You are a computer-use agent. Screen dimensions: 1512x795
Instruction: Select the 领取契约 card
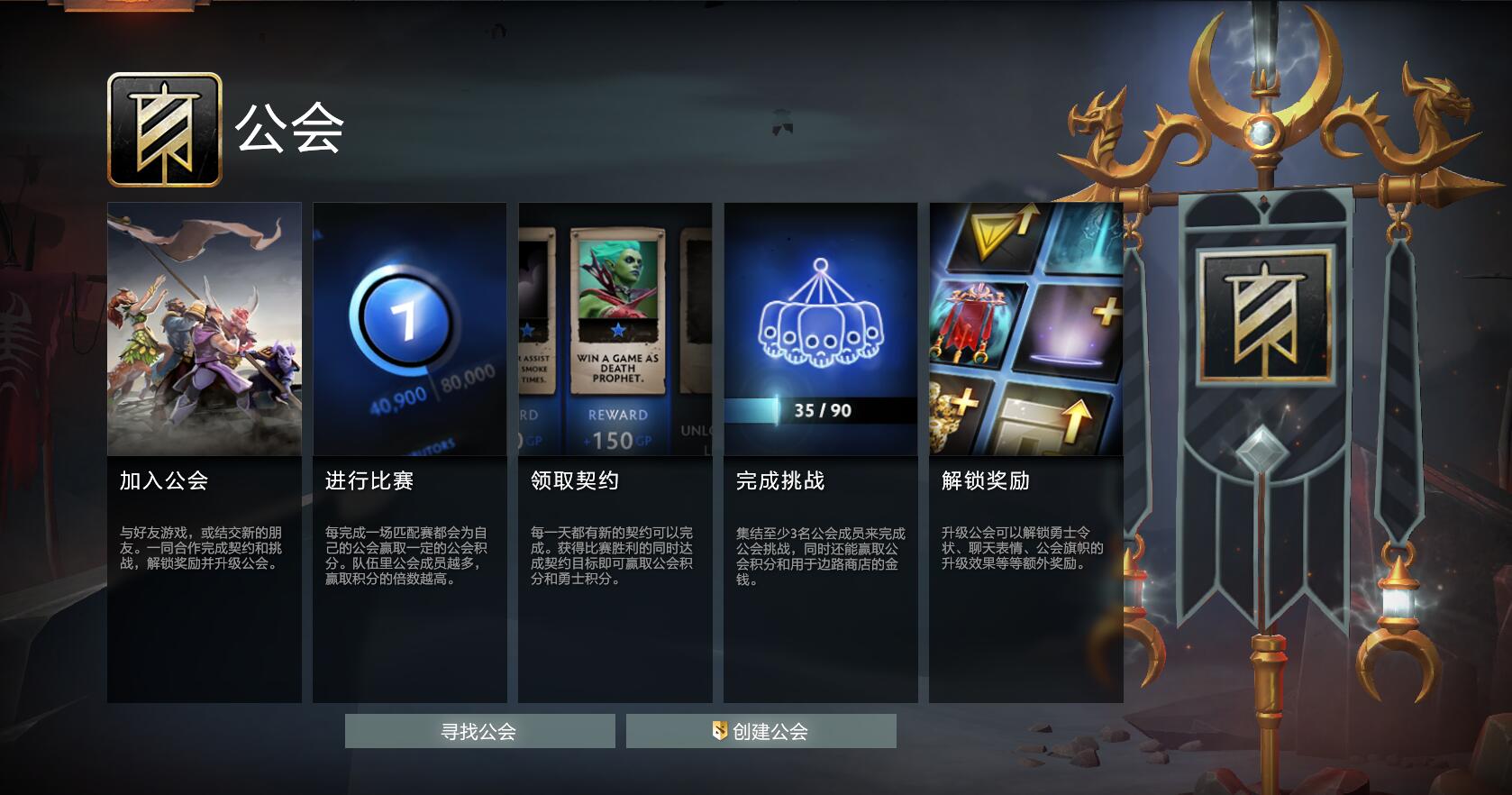pos(615,451)
